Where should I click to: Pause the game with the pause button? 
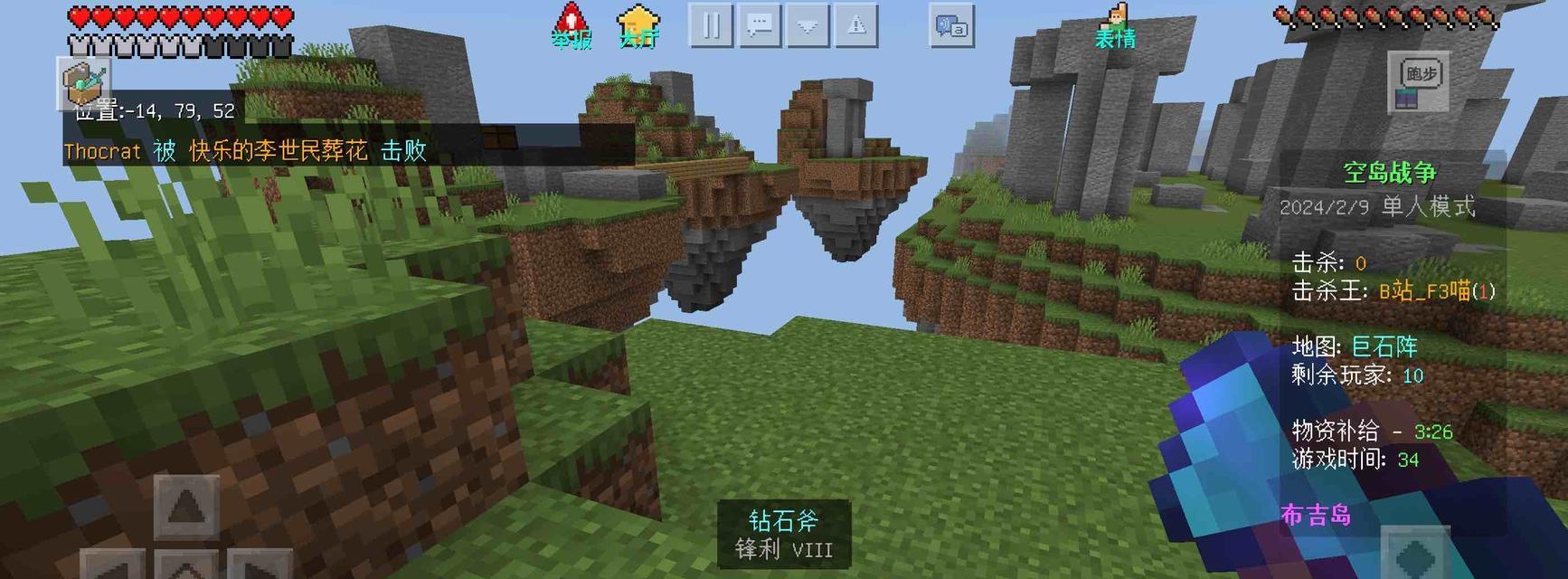(x=711, y=25)
